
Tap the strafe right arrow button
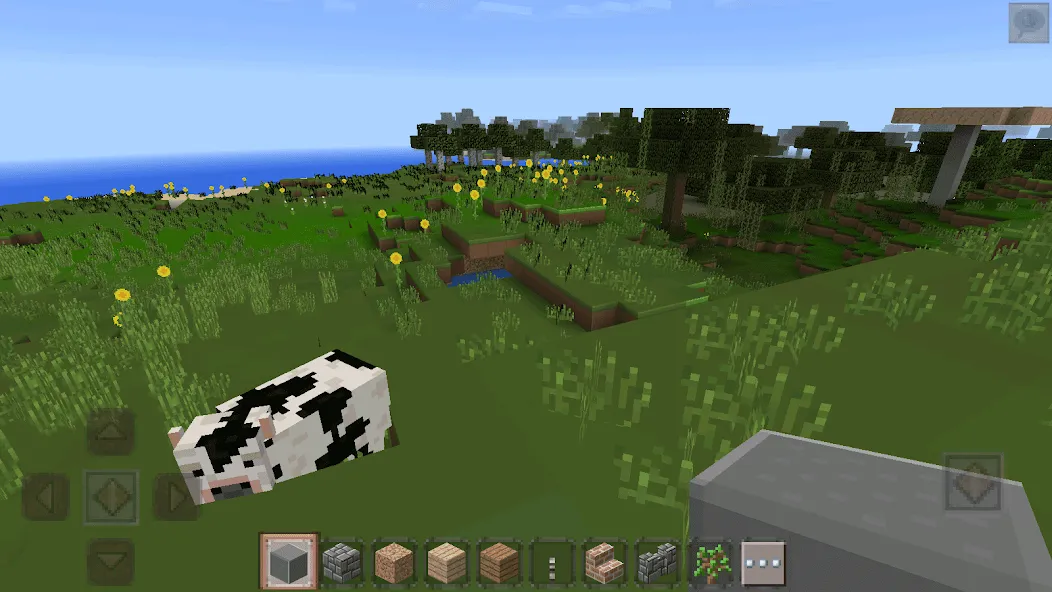click(176, 496)
